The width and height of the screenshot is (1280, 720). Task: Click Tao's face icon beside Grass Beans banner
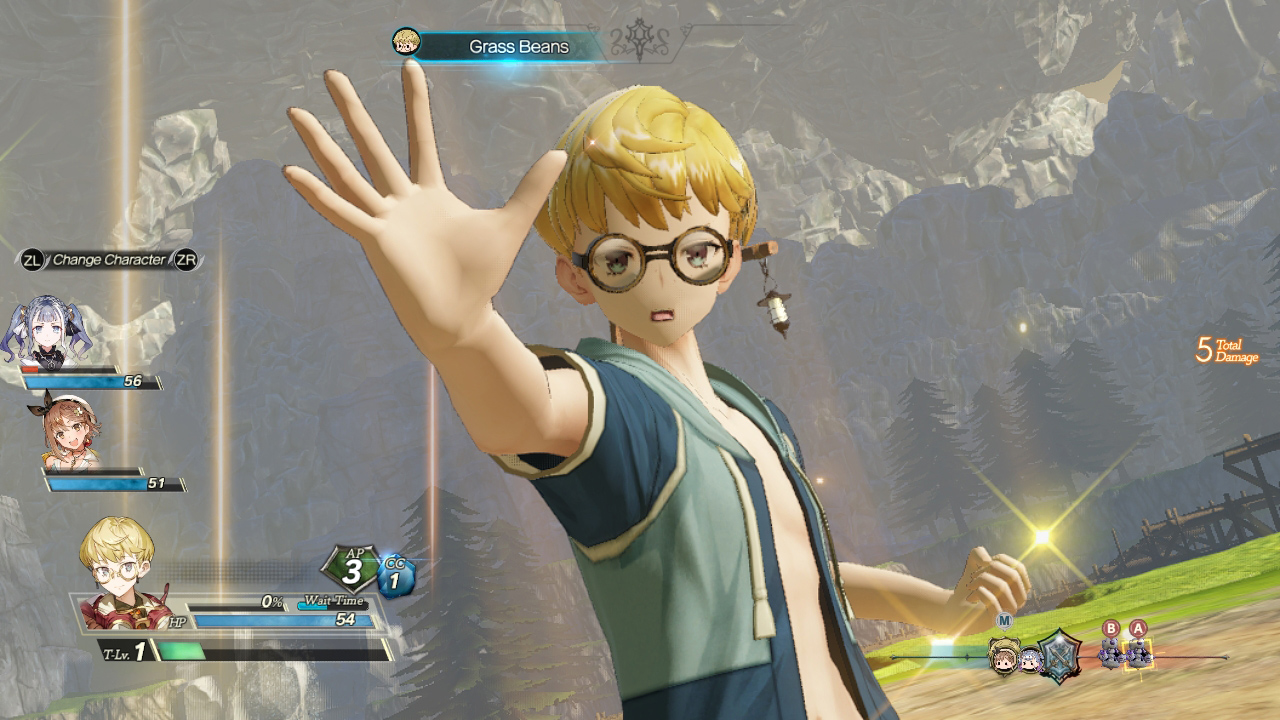(x=404, y=44)
